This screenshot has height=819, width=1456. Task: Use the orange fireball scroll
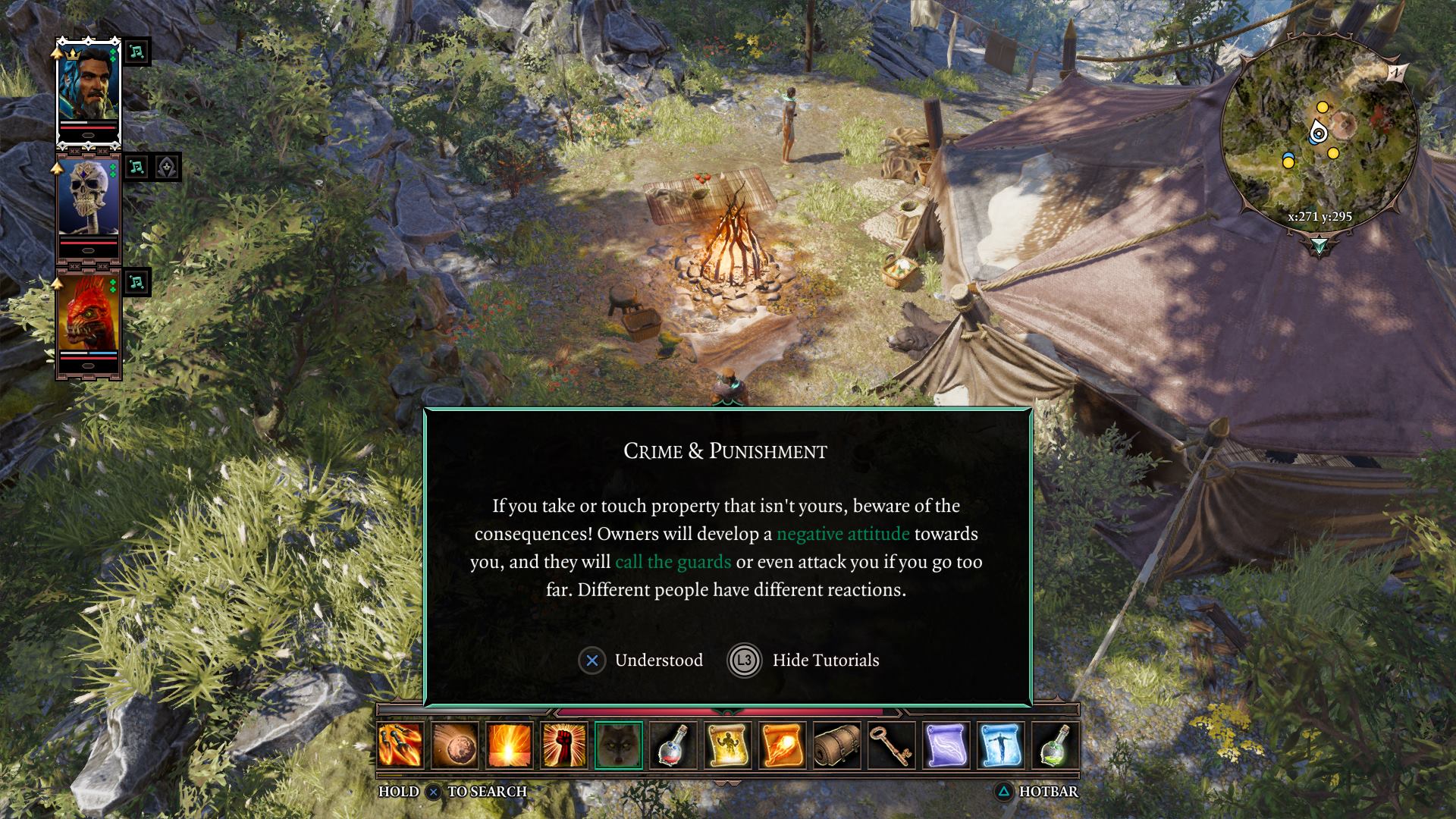pos(783,745)
